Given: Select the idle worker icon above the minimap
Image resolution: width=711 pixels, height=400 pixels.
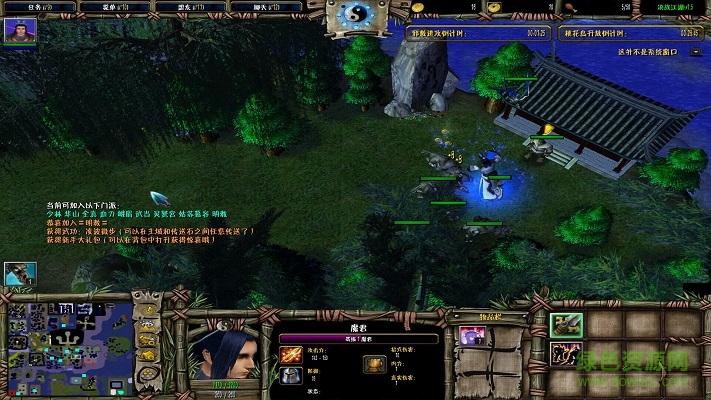Looking at the screenshot, I should point(19,272).
